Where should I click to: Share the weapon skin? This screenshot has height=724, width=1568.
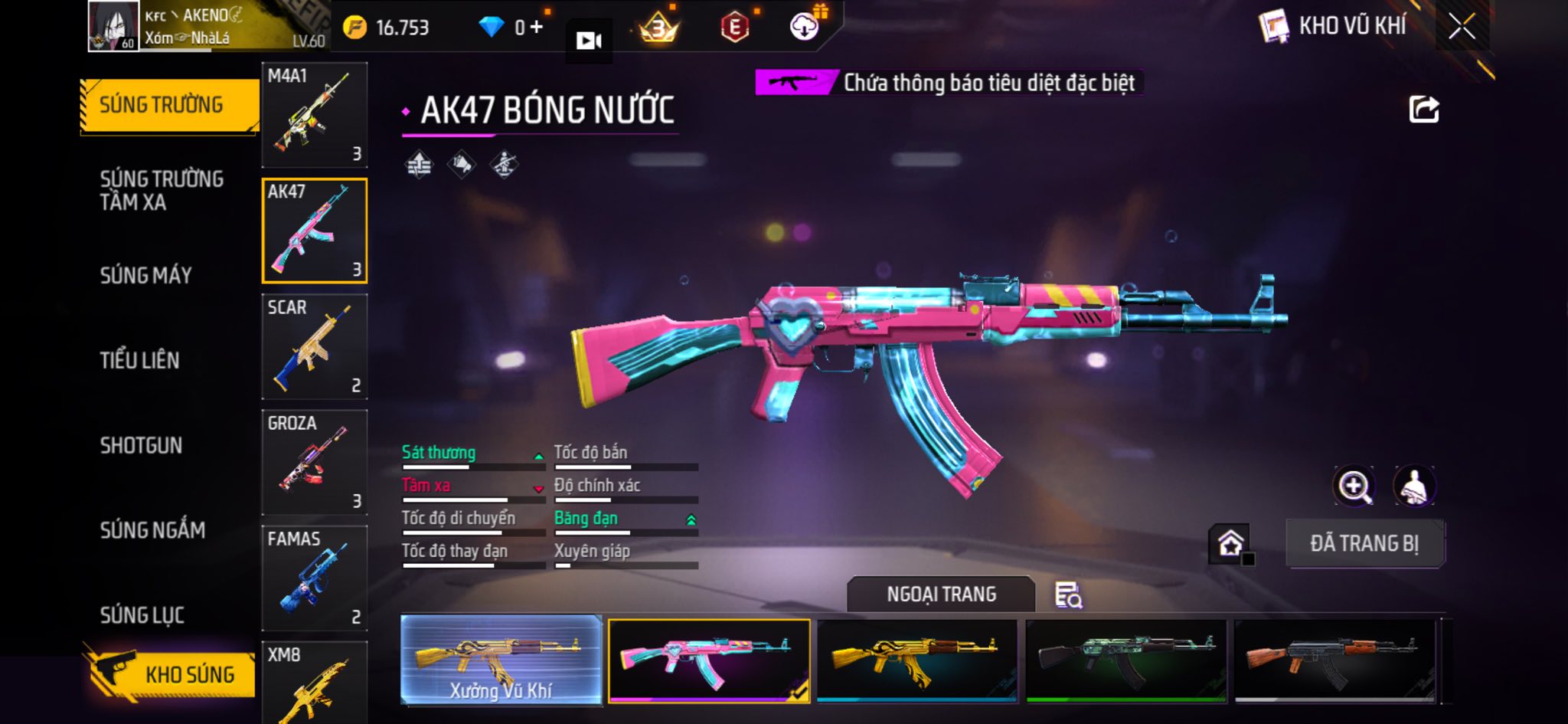tap(1423, 110)
